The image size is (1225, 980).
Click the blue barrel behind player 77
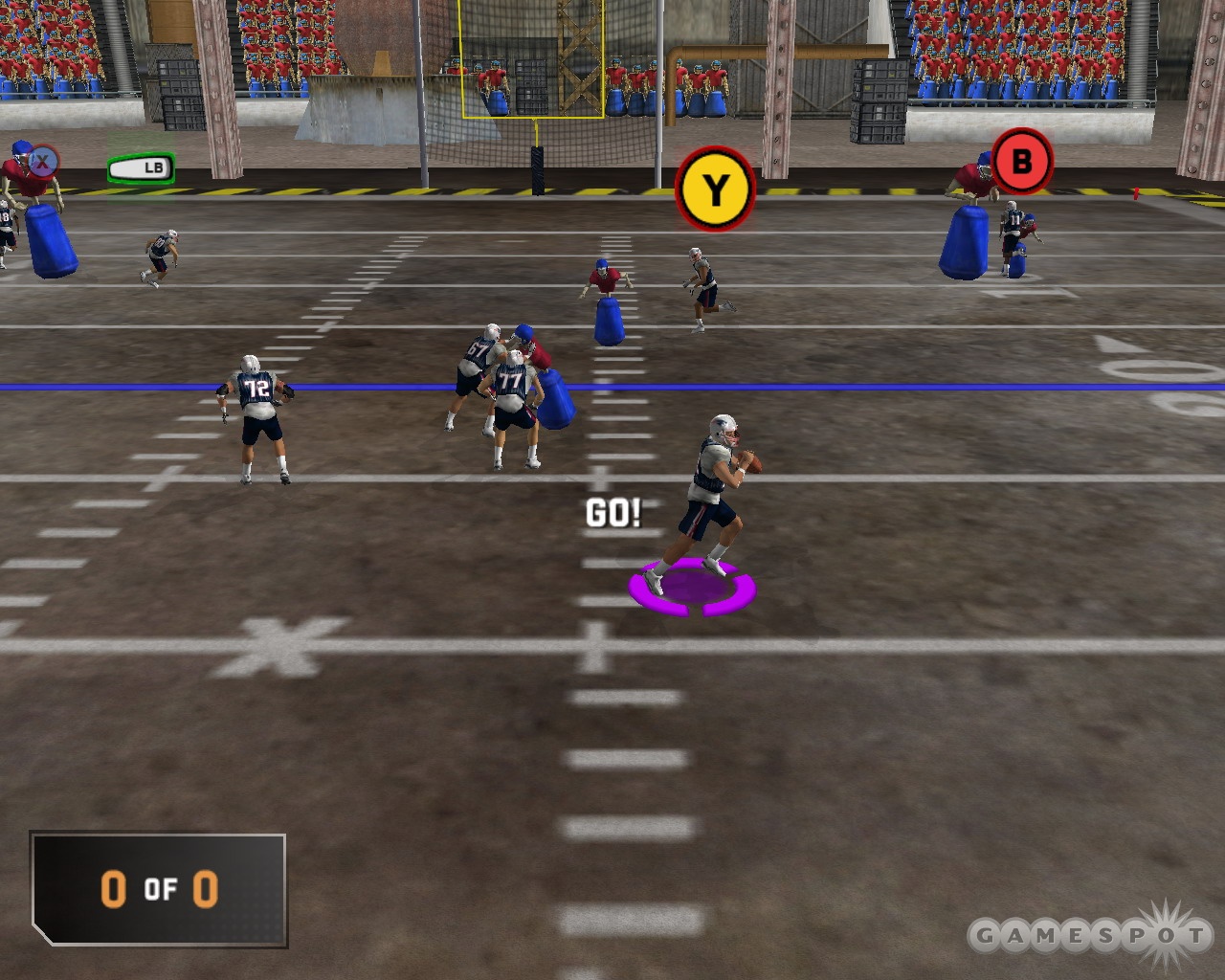pos(558,397)
